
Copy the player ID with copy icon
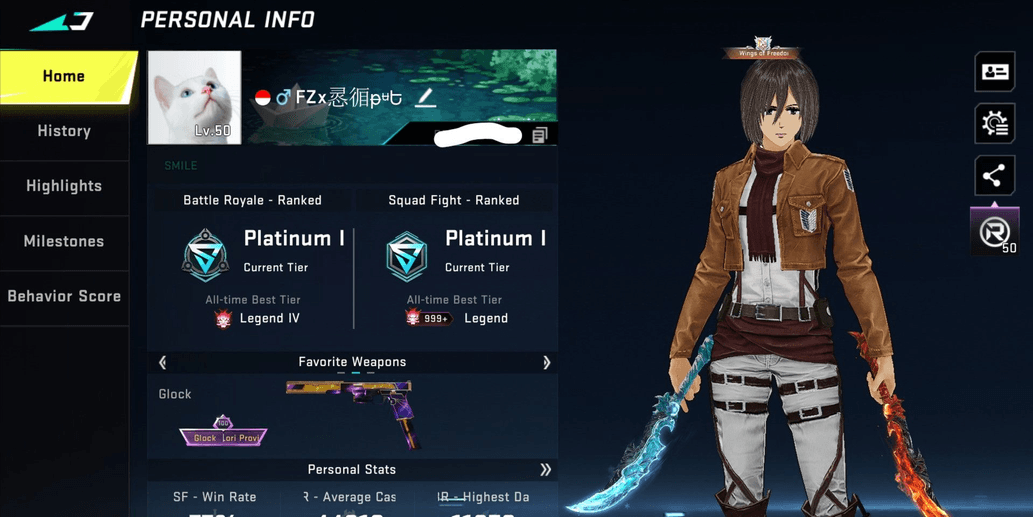tap(539, 135)
